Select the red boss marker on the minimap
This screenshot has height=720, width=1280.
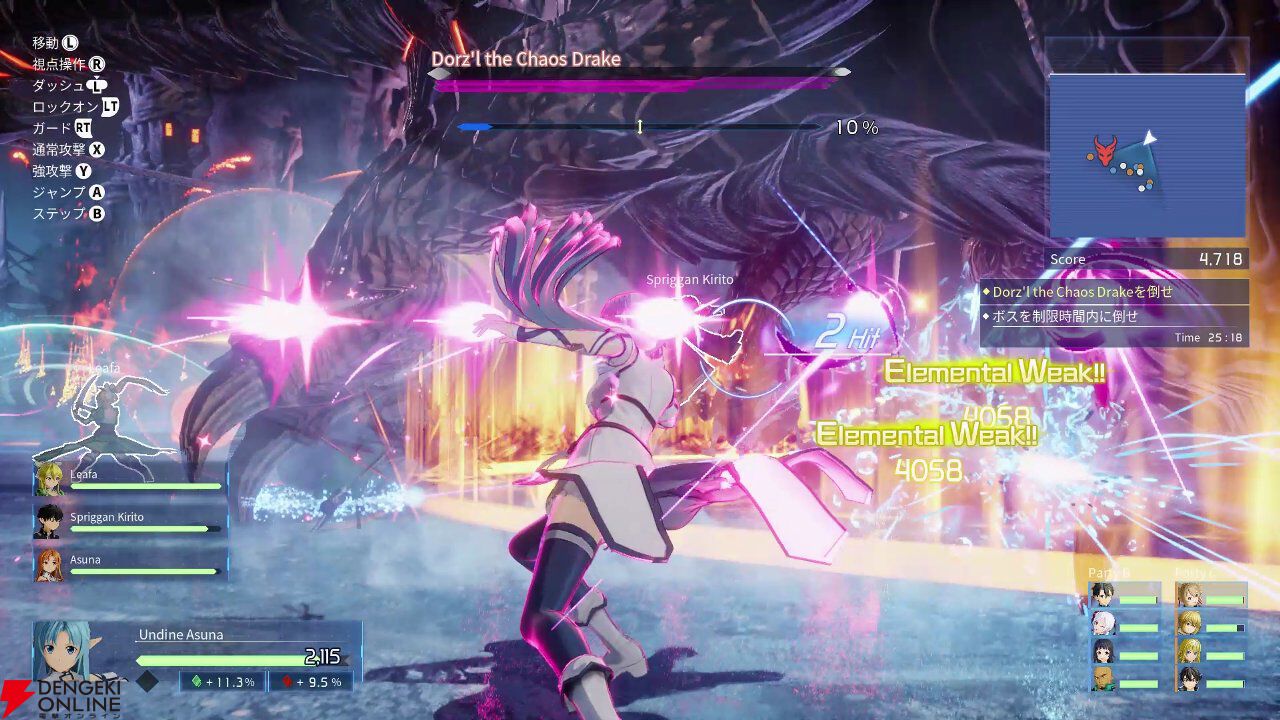click(x=1104, y=152)
